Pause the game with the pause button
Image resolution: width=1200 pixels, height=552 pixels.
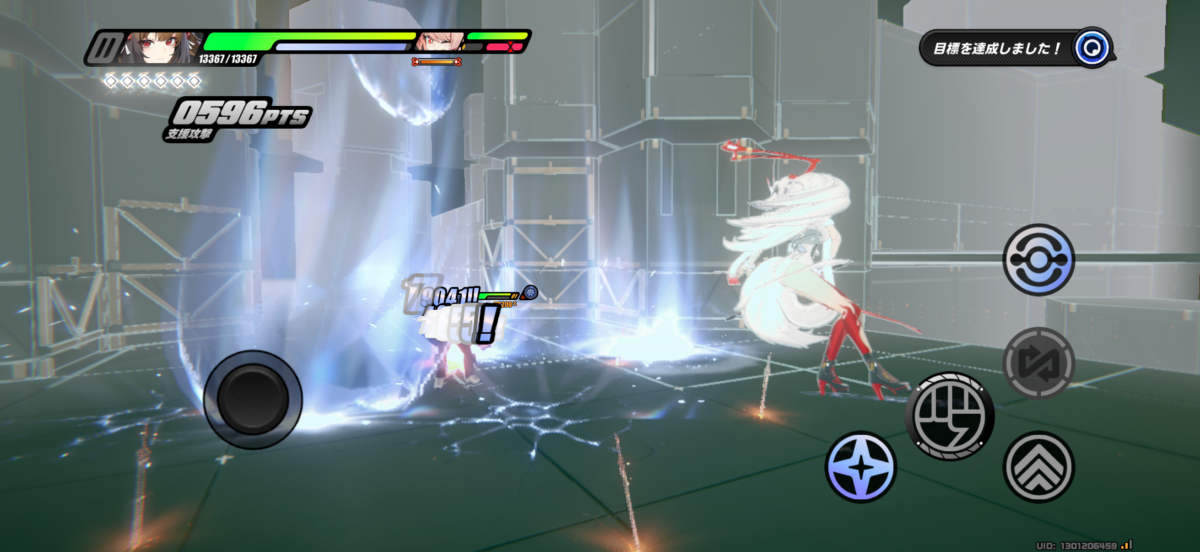pos(100,47)
